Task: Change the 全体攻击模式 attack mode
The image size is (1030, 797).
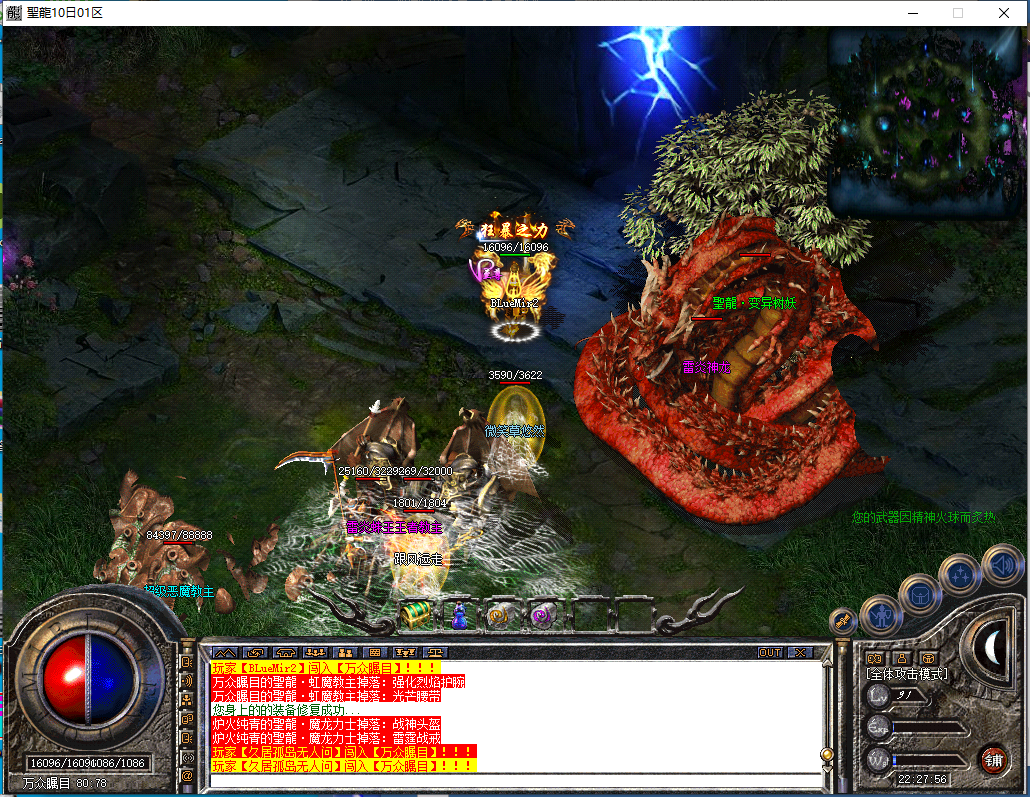Action: click(x=907, y=674)
